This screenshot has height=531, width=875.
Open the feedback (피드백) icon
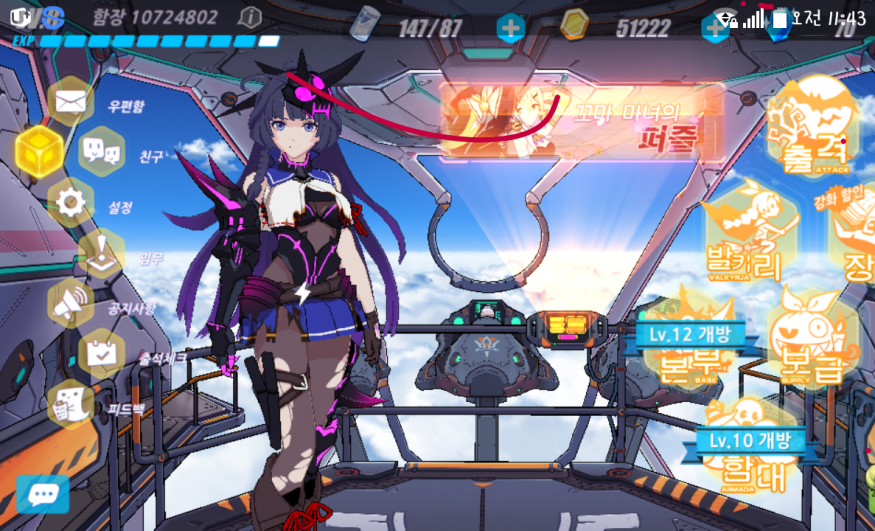pyautogui.click(x=70, y=402)
